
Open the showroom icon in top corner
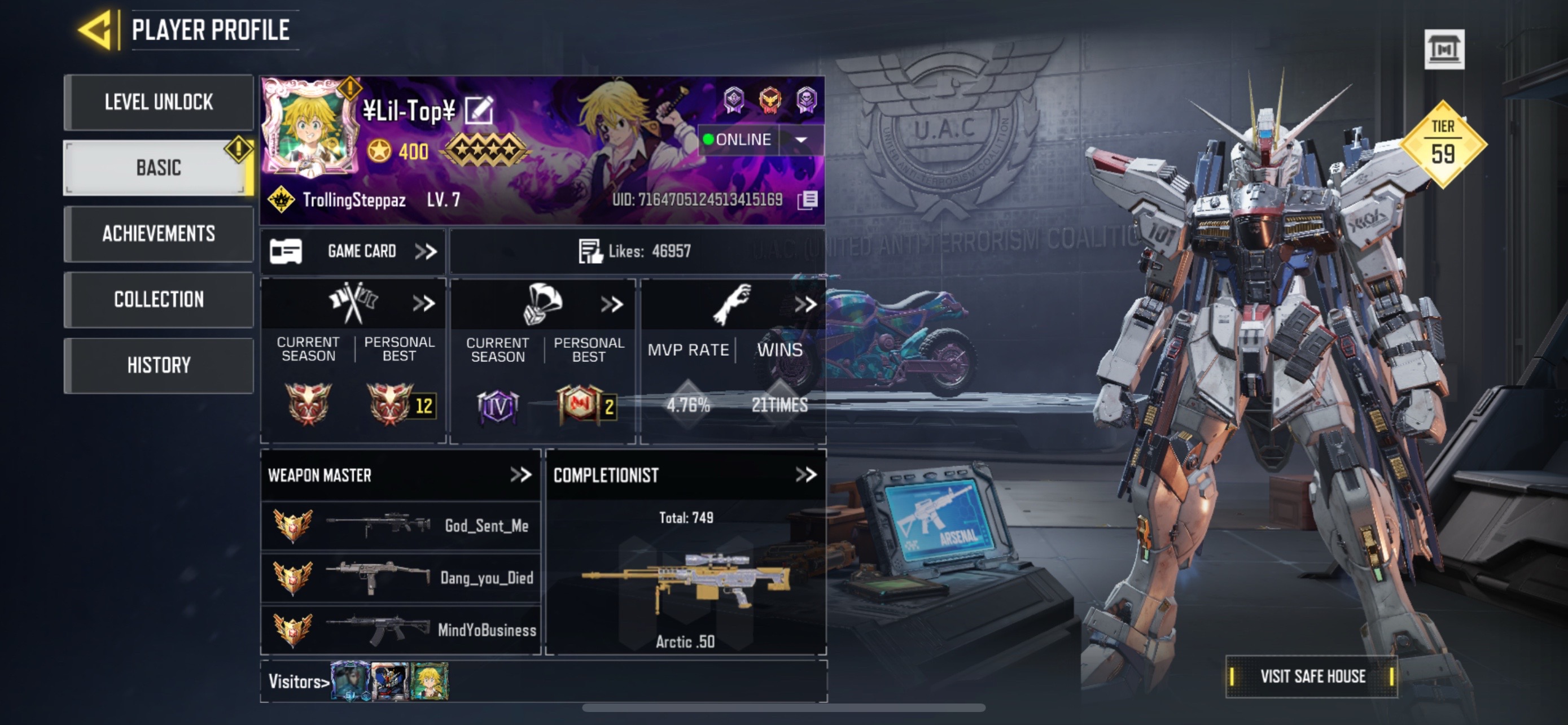click(1444, 49)
